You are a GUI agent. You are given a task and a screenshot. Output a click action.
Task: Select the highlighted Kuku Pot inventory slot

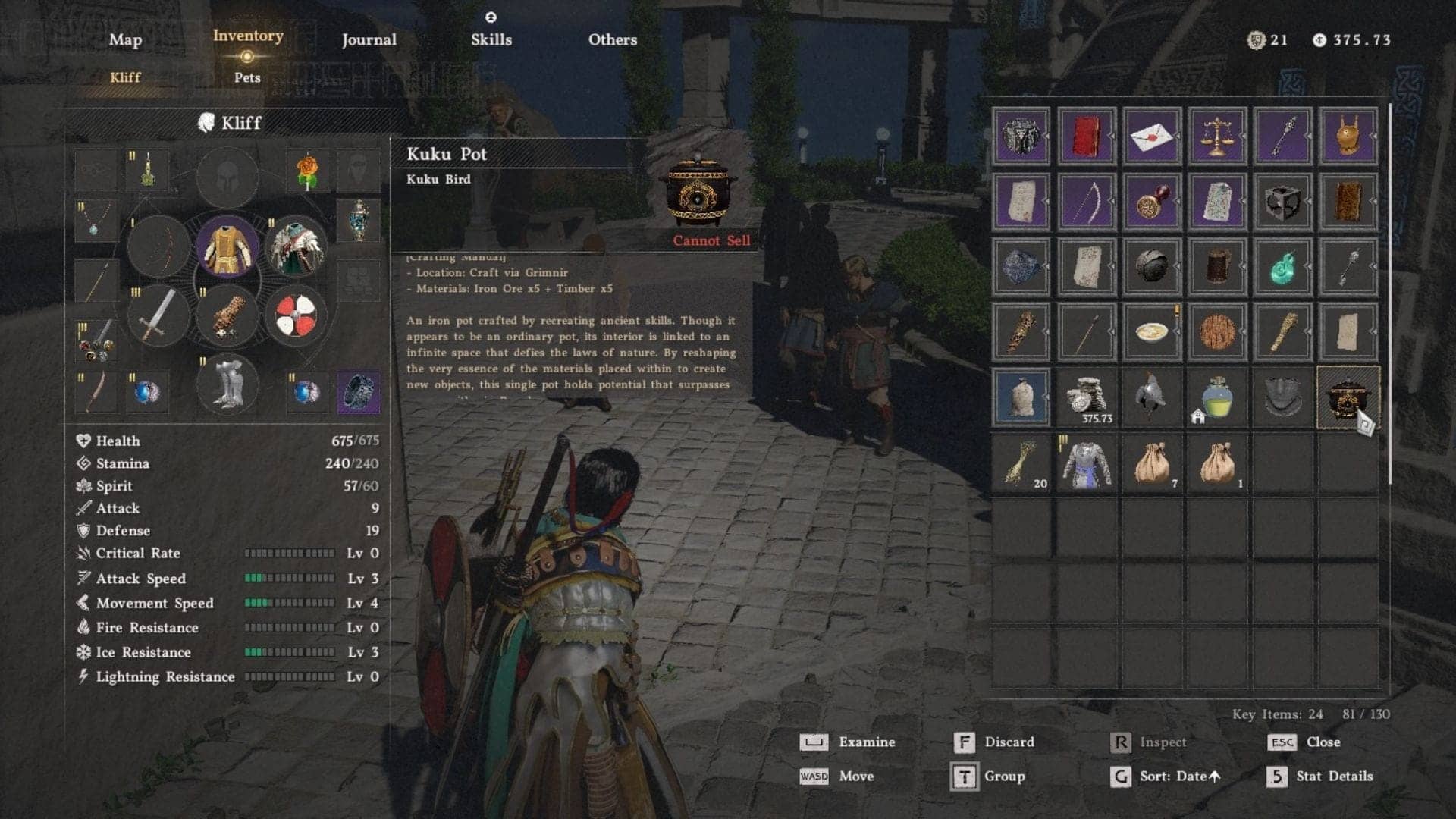point(1350,397)
